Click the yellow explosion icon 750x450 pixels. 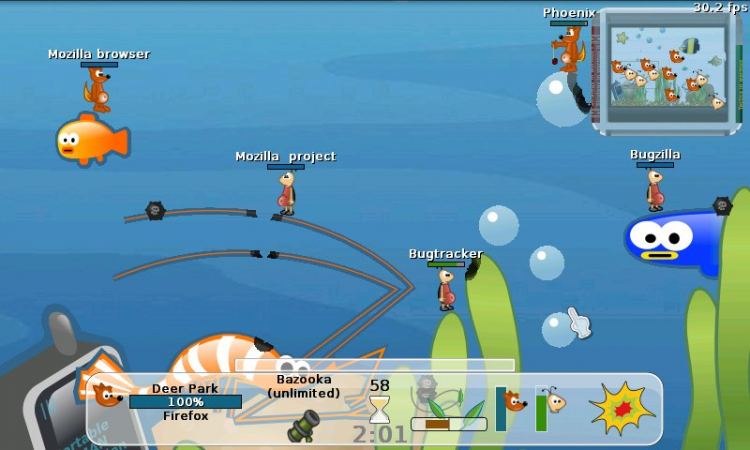coord(621,407)
